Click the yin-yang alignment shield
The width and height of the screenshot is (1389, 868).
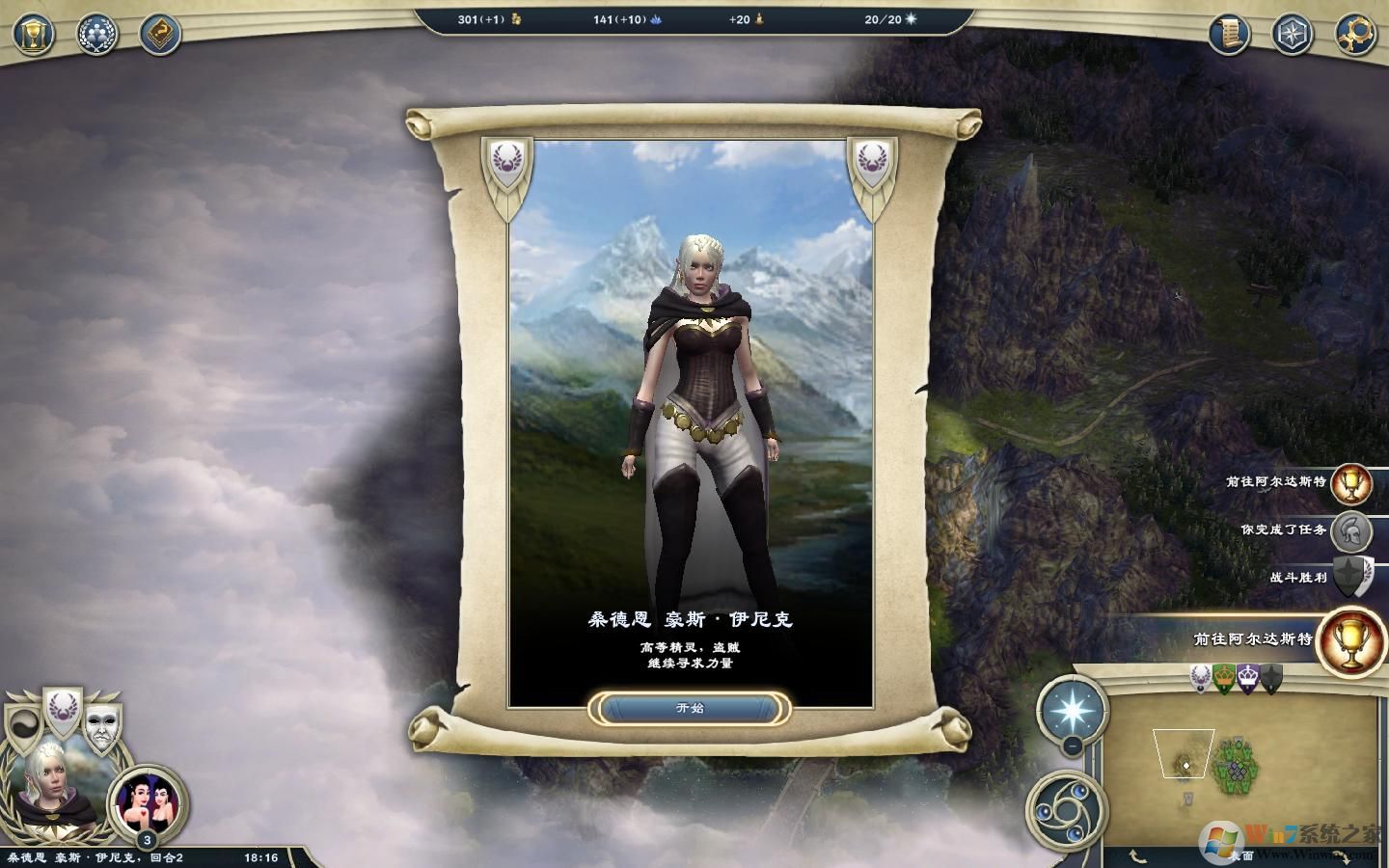(x=23, y=728)
